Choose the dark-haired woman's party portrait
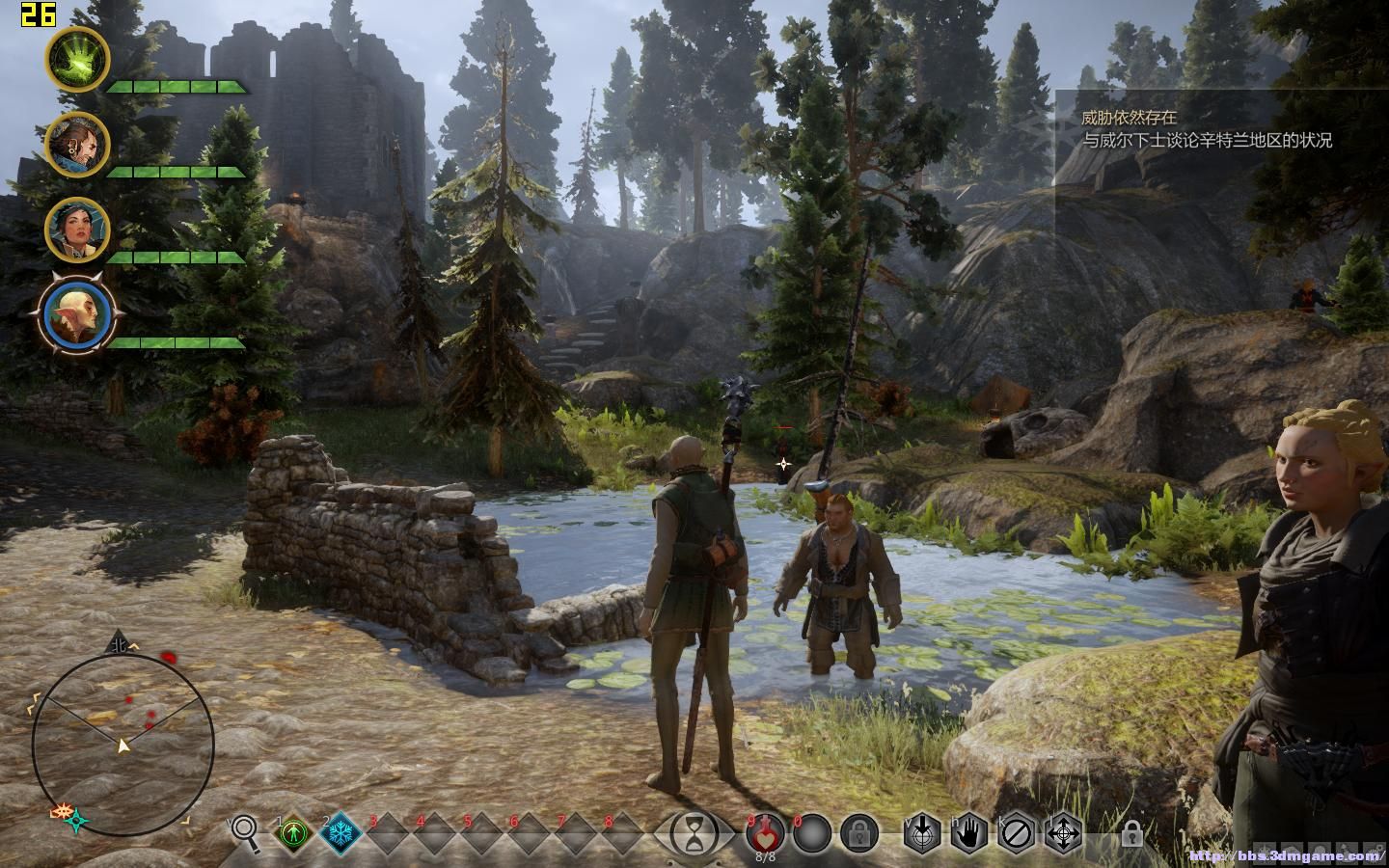 [77, 229]
